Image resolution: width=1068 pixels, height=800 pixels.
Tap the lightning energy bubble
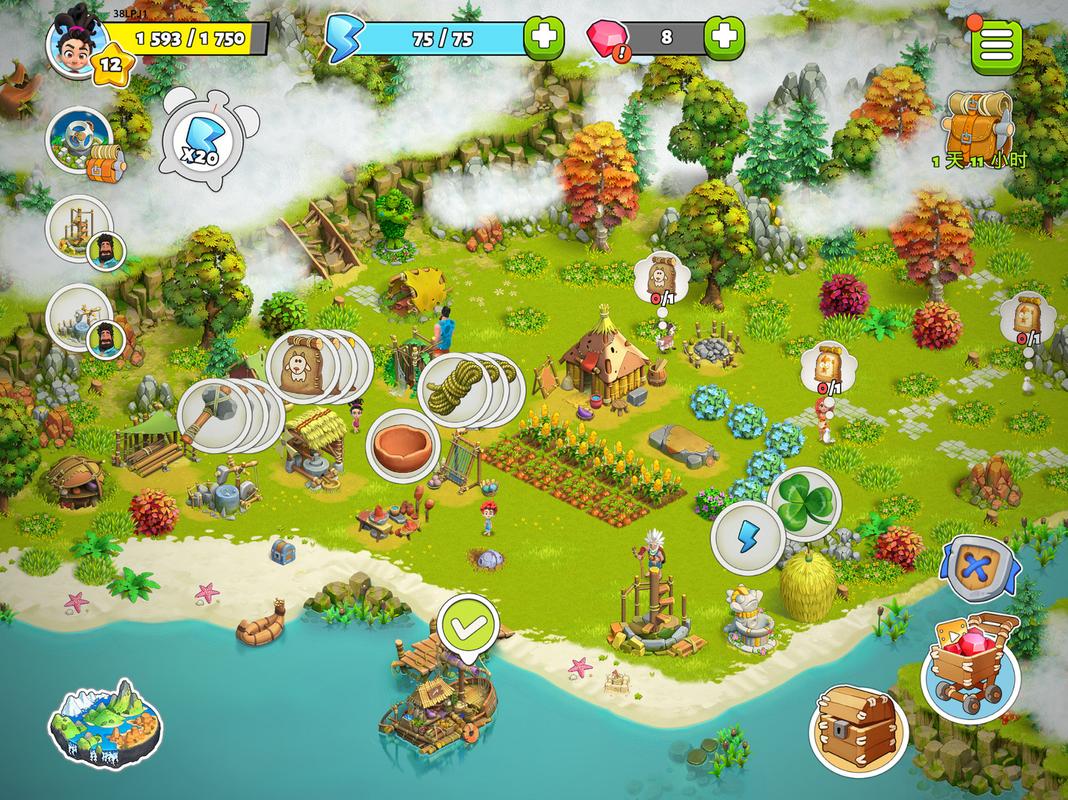pos(746,539)
